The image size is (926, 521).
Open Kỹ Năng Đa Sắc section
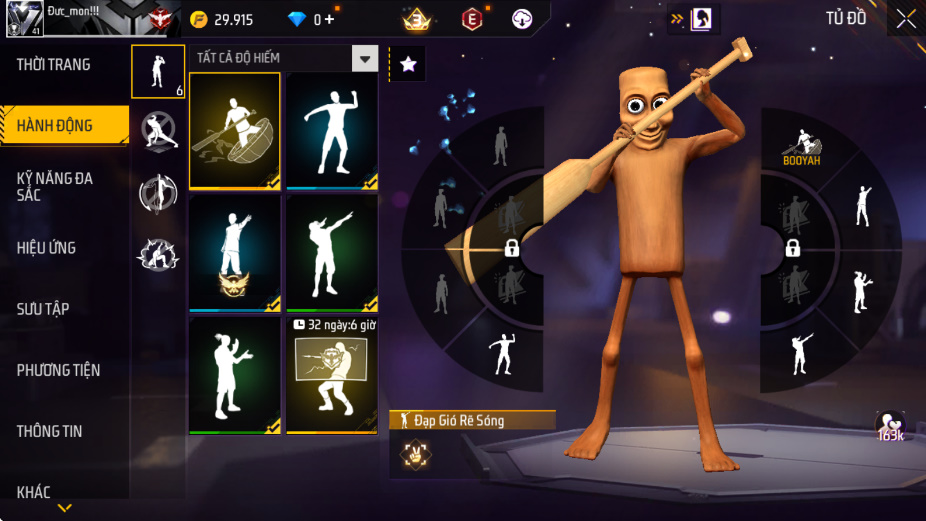[55, 186]
